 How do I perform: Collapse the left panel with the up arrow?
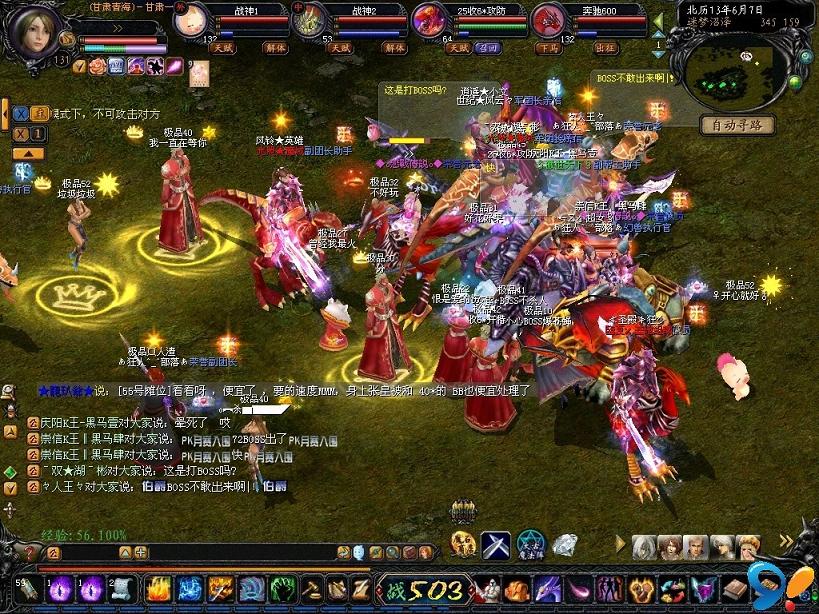[28, 153]
